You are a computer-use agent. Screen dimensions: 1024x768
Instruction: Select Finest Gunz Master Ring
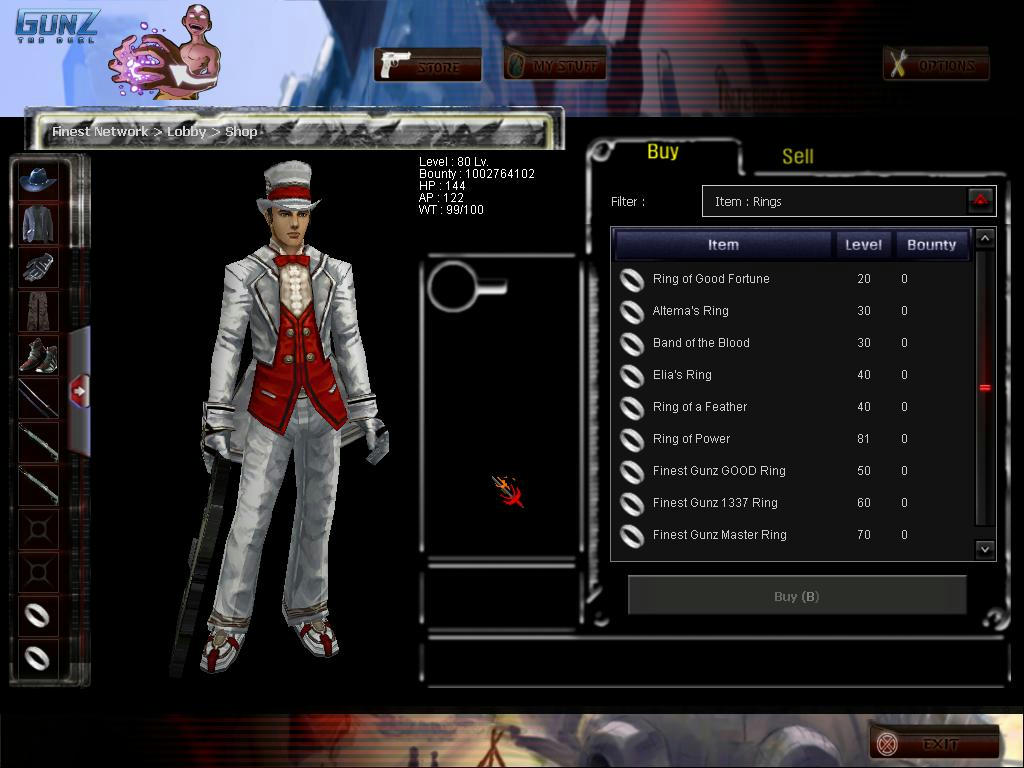point(719,535)
